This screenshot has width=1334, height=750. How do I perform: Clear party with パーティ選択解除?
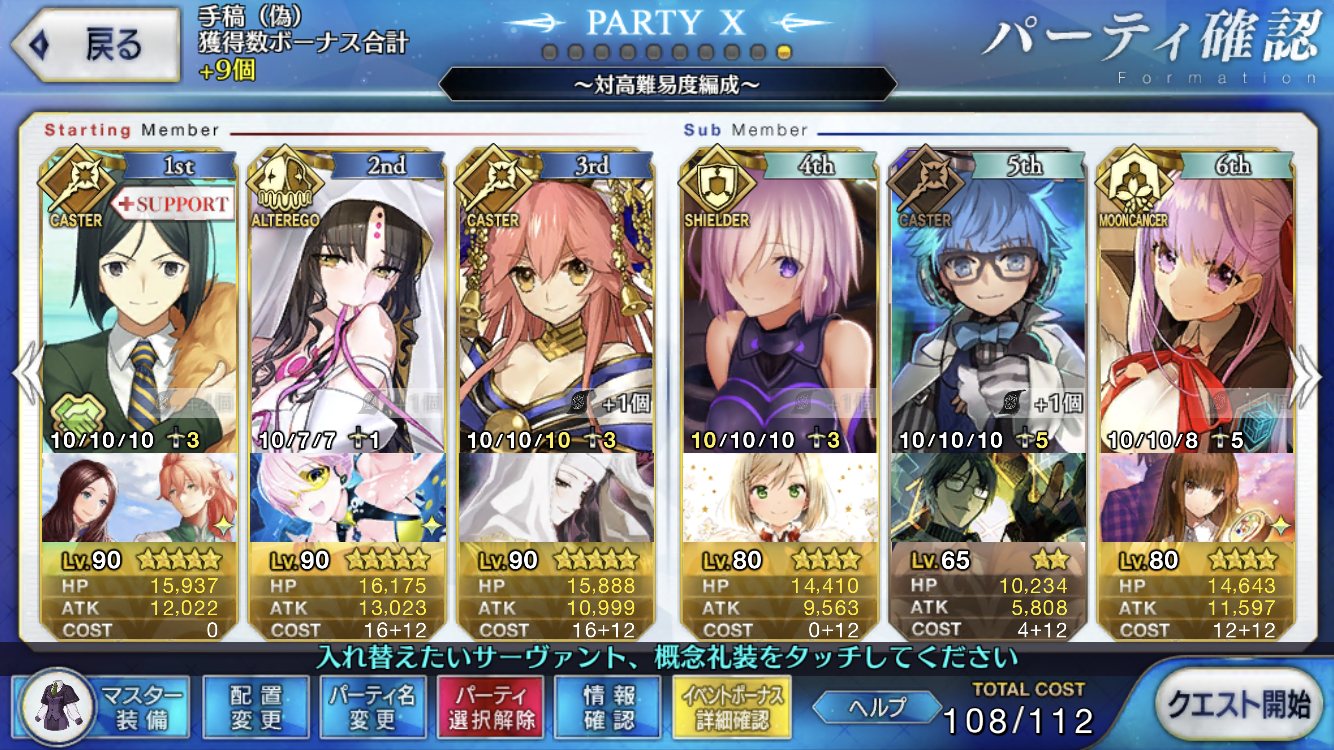point(490,706)
